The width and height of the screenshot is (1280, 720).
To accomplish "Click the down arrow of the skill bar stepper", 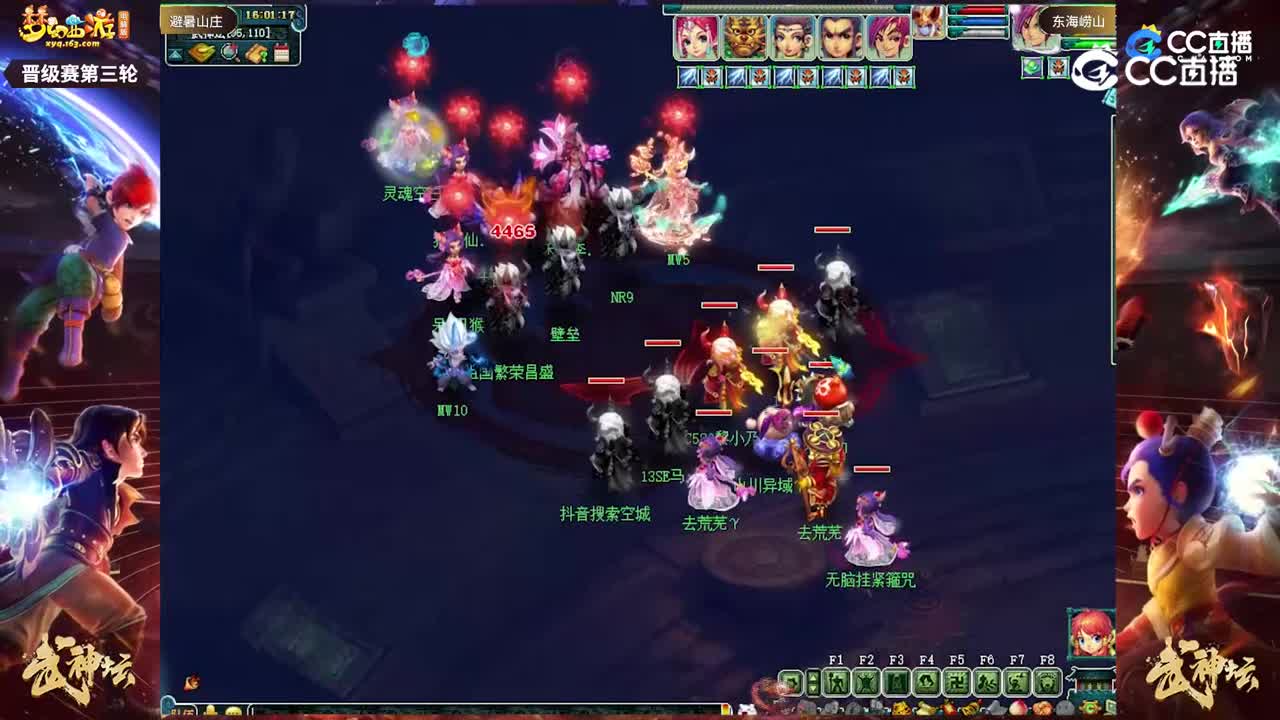I will tap(813, 690).
